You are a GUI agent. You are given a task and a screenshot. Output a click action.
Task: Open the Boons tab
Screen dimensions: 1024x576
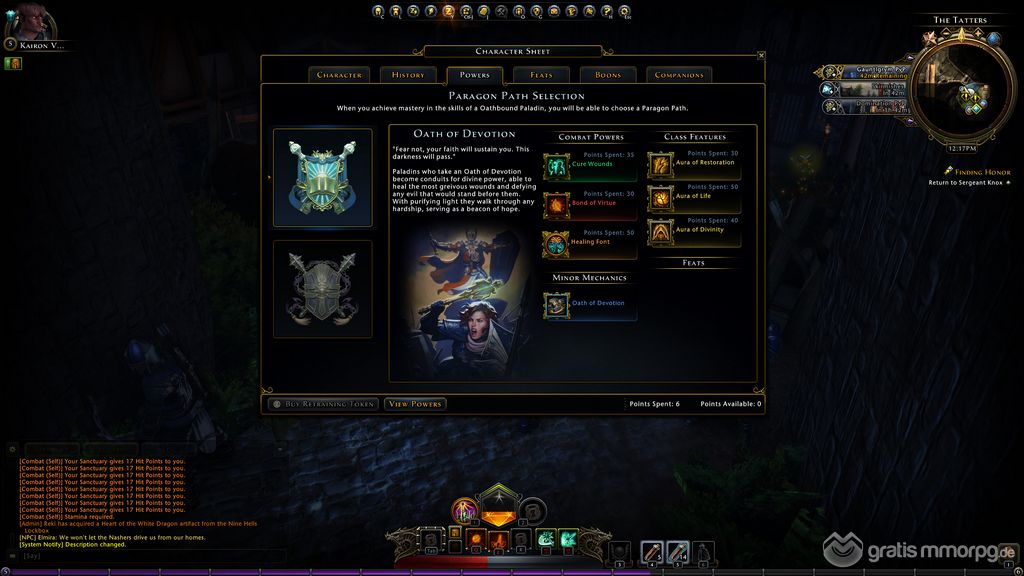[x=608, y=75]
